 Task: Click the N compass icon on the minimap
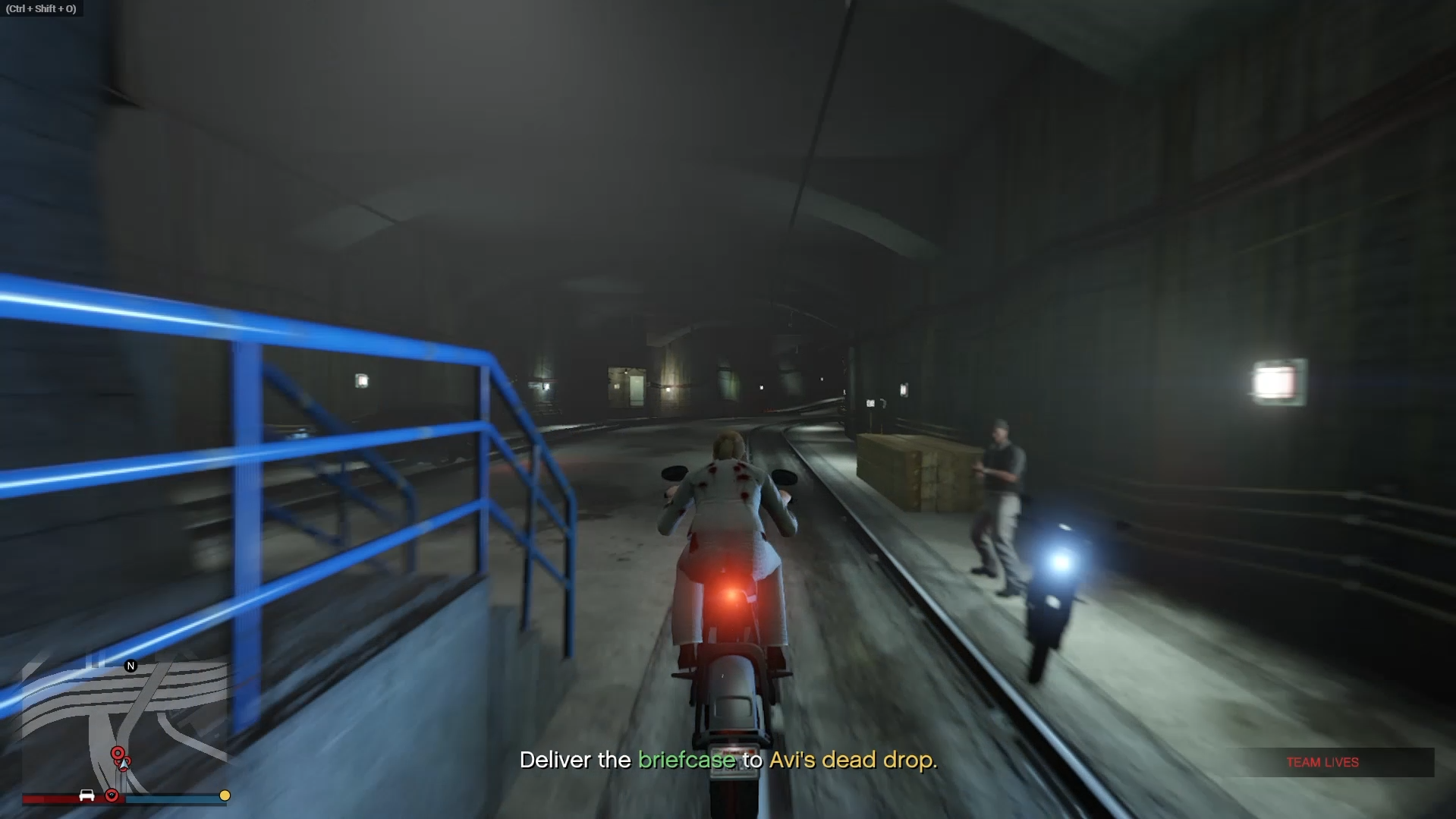point(131,666)
